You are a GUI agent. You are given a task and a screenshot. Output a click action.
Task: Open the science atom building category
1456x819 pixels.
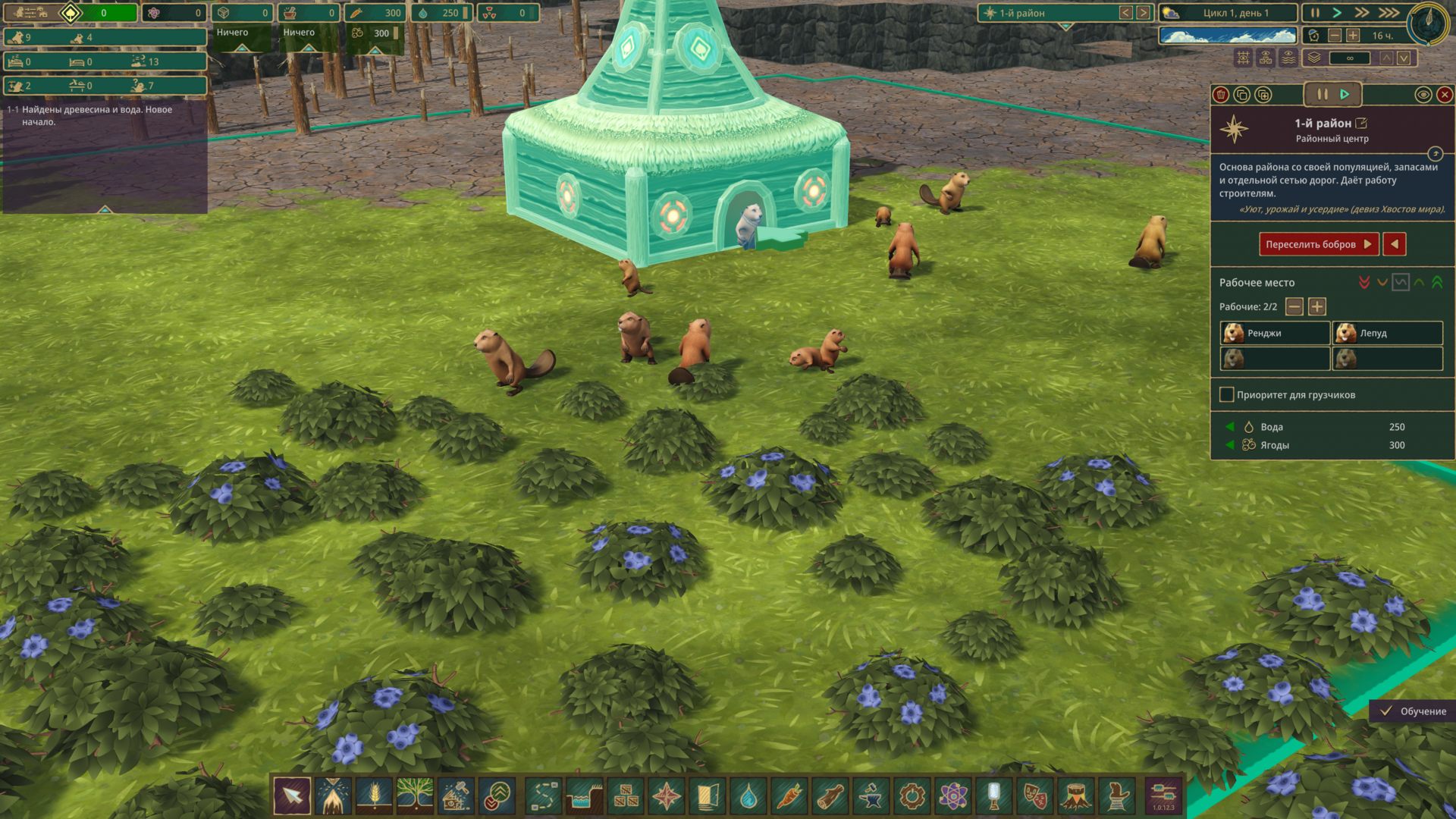[952, 796]
